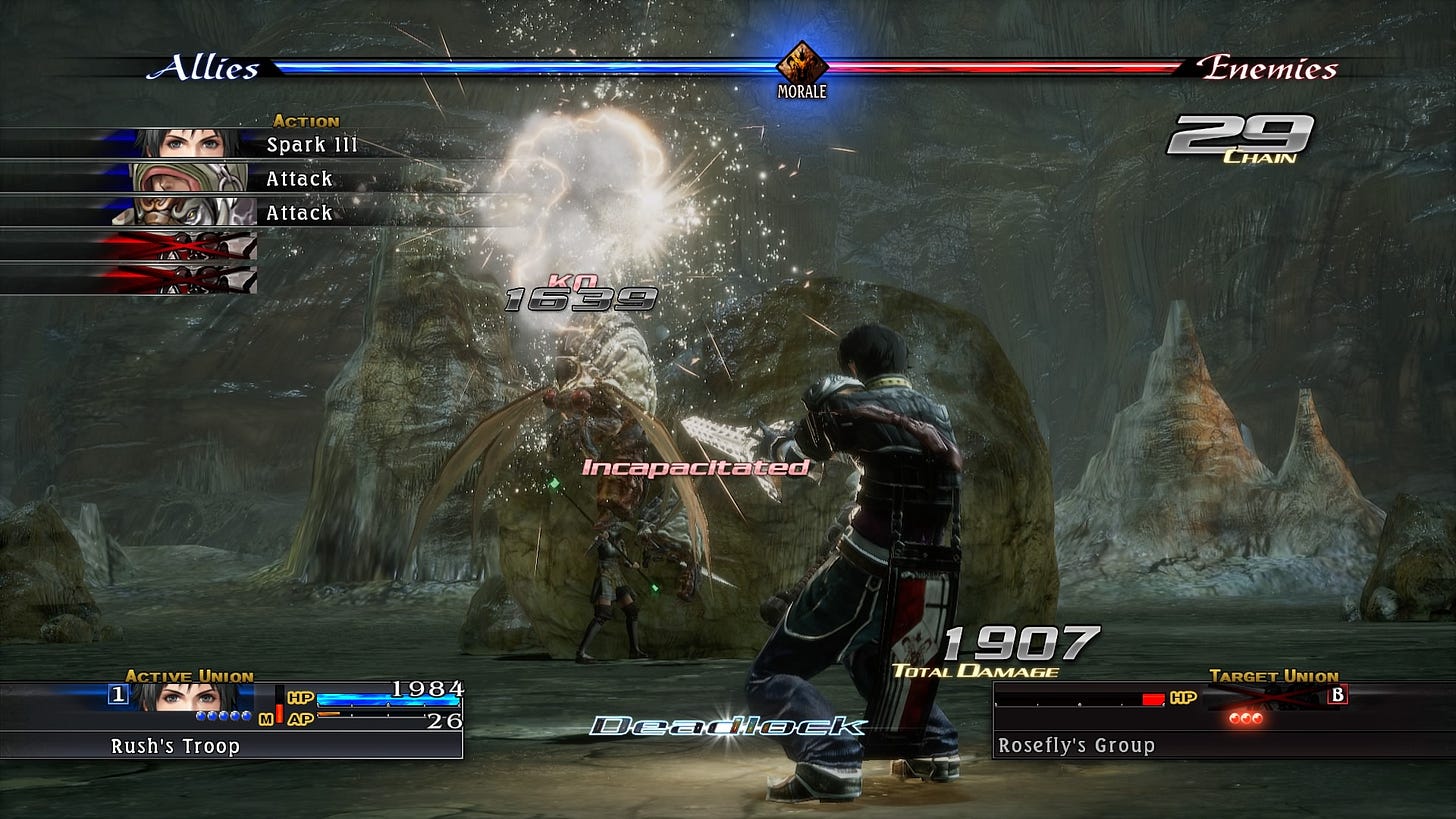Click the Morale emblem icon
The width and height of the screenshot is (1456, 819).
pos(803,63)
